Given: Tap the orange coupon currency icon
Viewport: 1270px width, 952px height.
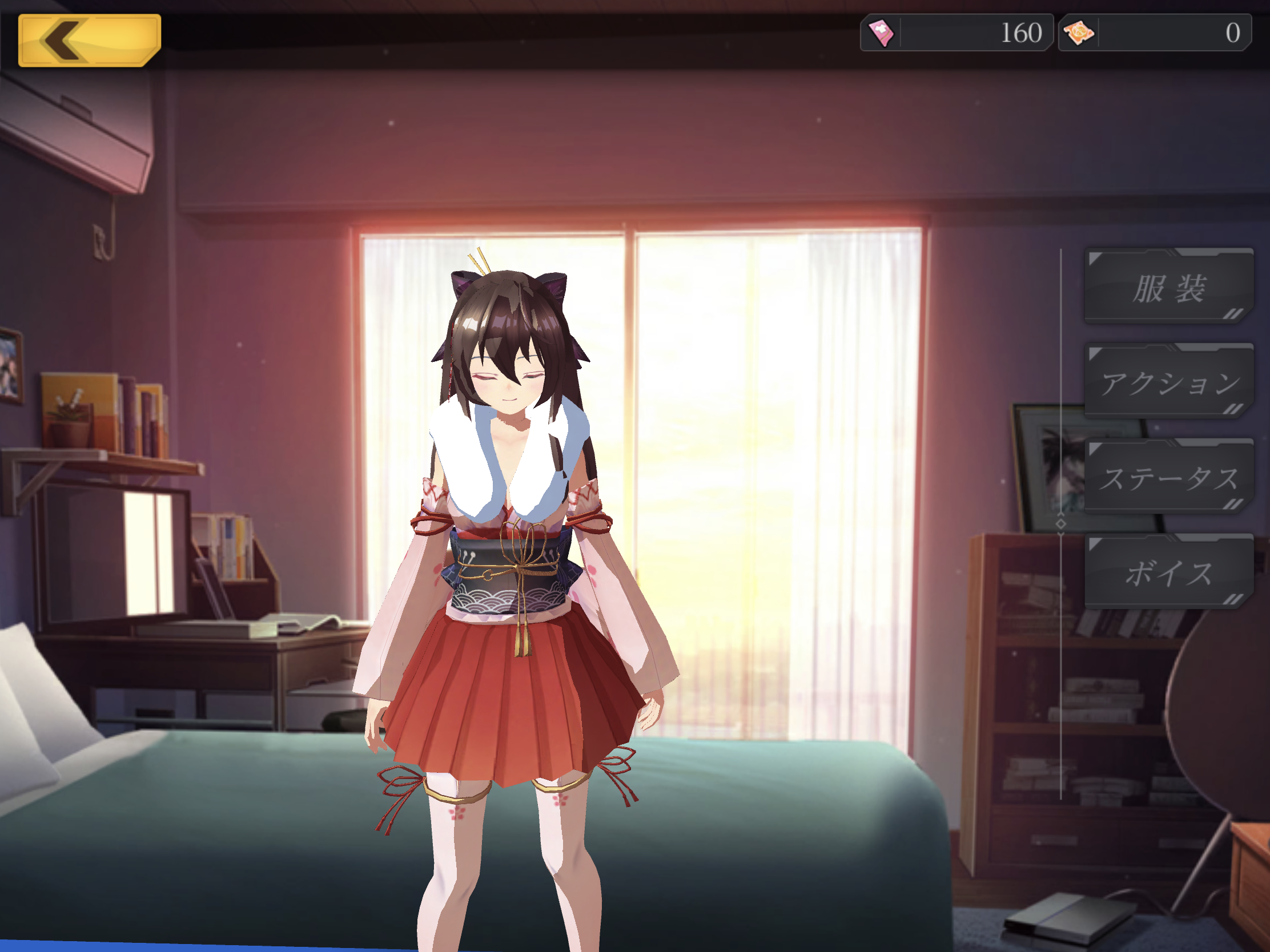Looking at the screenshot, I should point(1079,33).
